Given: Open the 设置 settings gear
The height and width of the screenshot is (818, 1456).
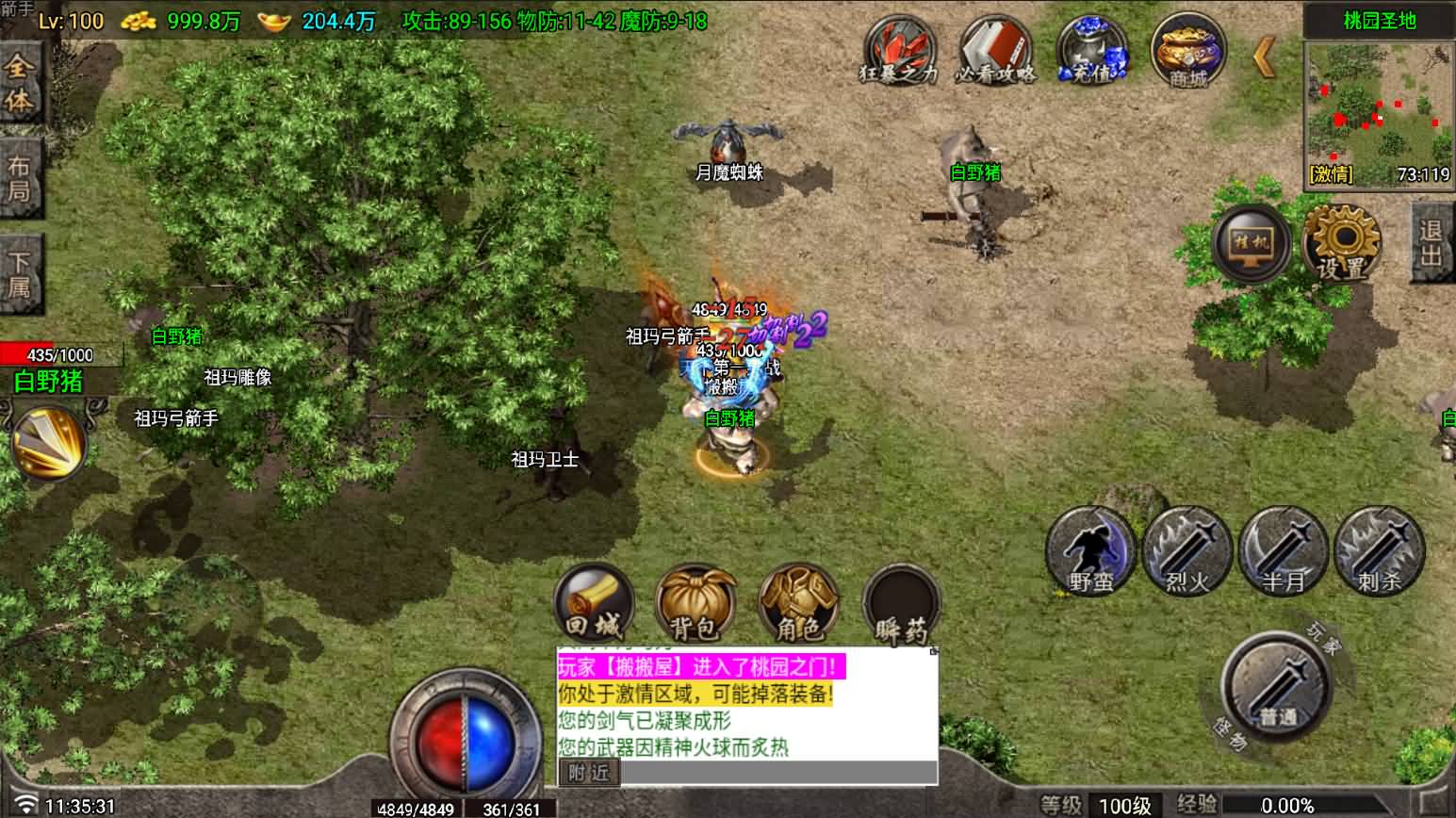Looking at the screenshot, I should click(1342, 243).
